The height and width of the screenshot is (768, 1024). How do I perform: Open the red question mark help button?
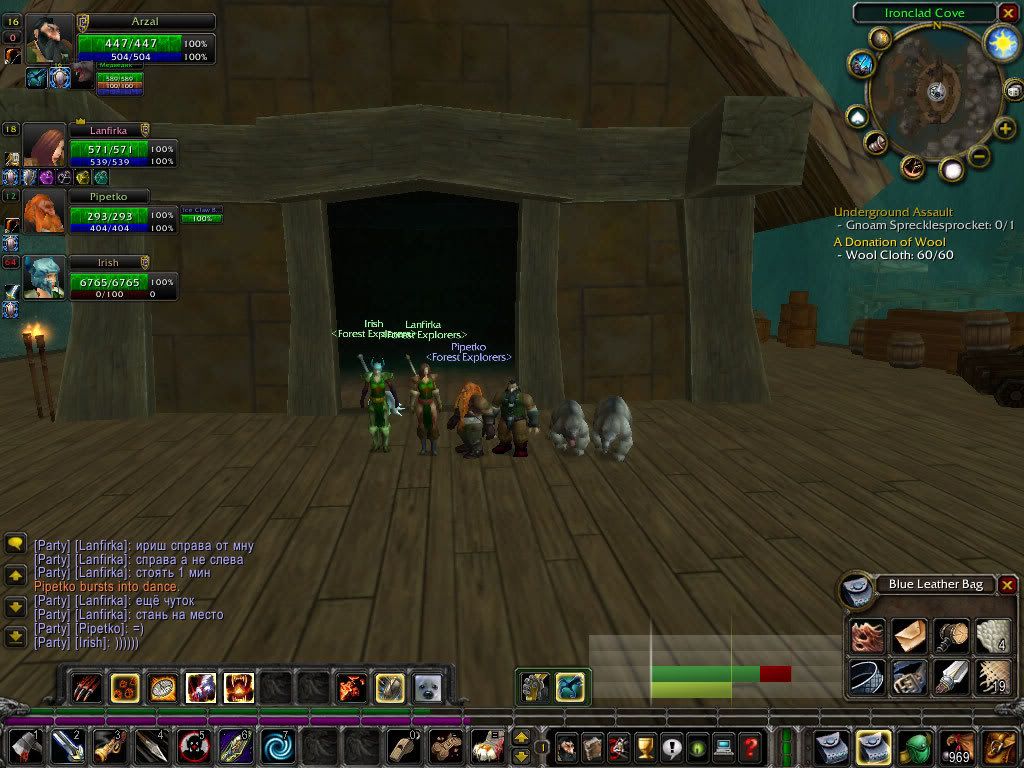click(x=750, y=747)
